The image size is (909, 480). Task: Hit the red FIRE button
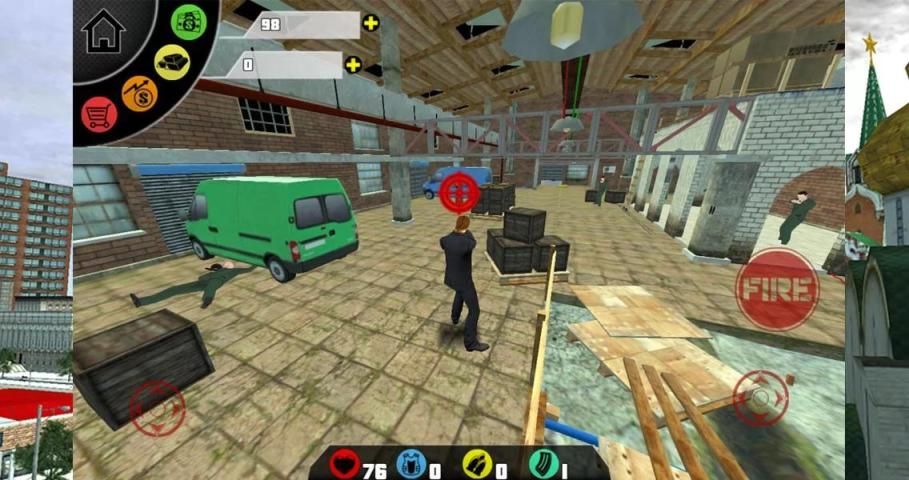pyautogui.click(x=777, y=289)
